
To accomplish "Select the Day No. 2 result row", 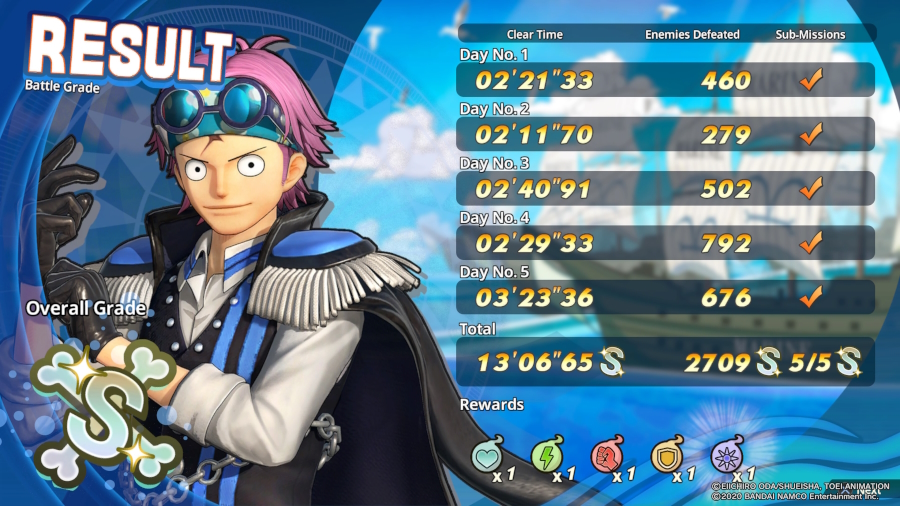I will tap(665, 134).
